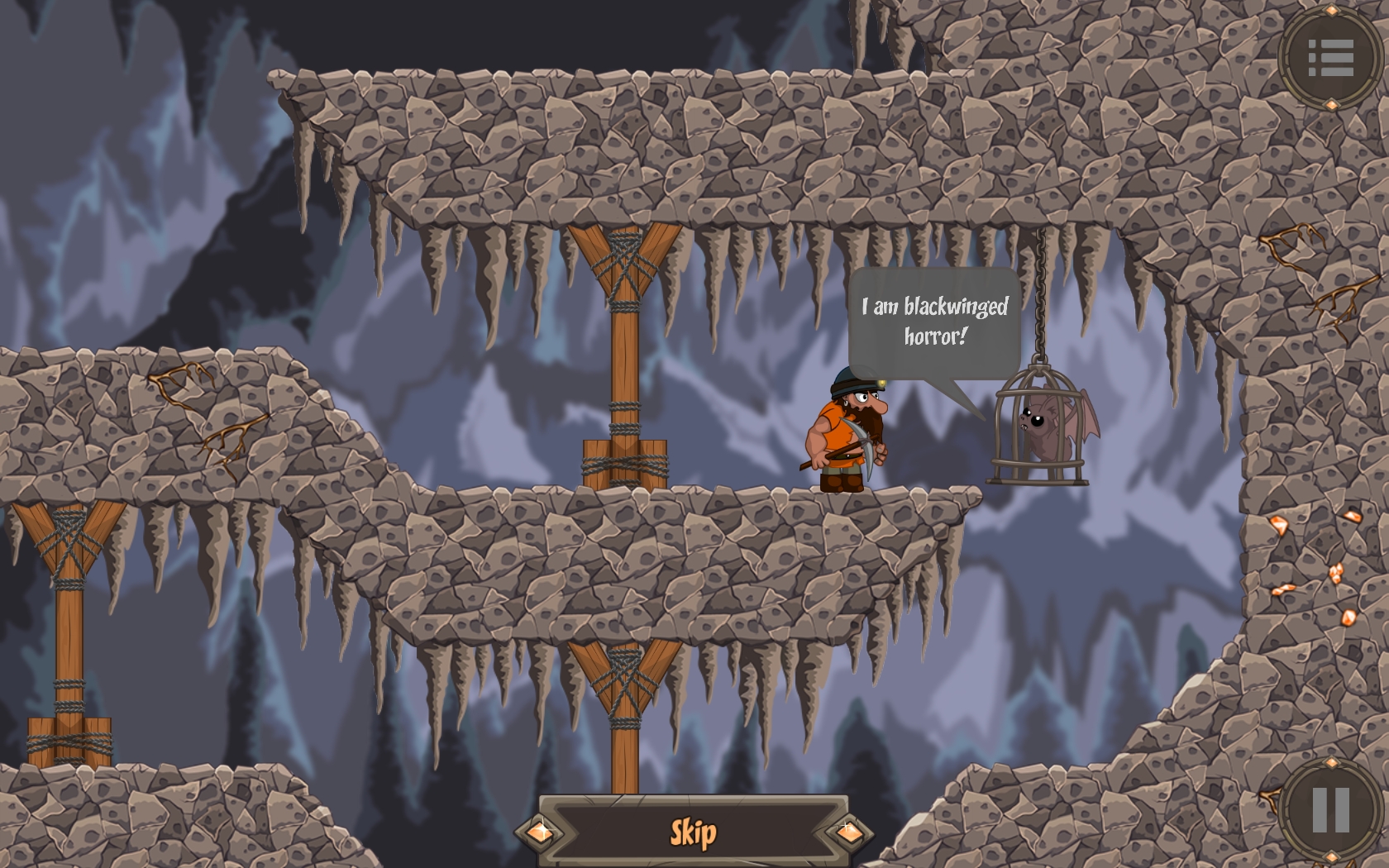Viewport: 1389px width, 868px height.
Task: Click the orange gem below the menu circle
Action: coord(1331,104)
